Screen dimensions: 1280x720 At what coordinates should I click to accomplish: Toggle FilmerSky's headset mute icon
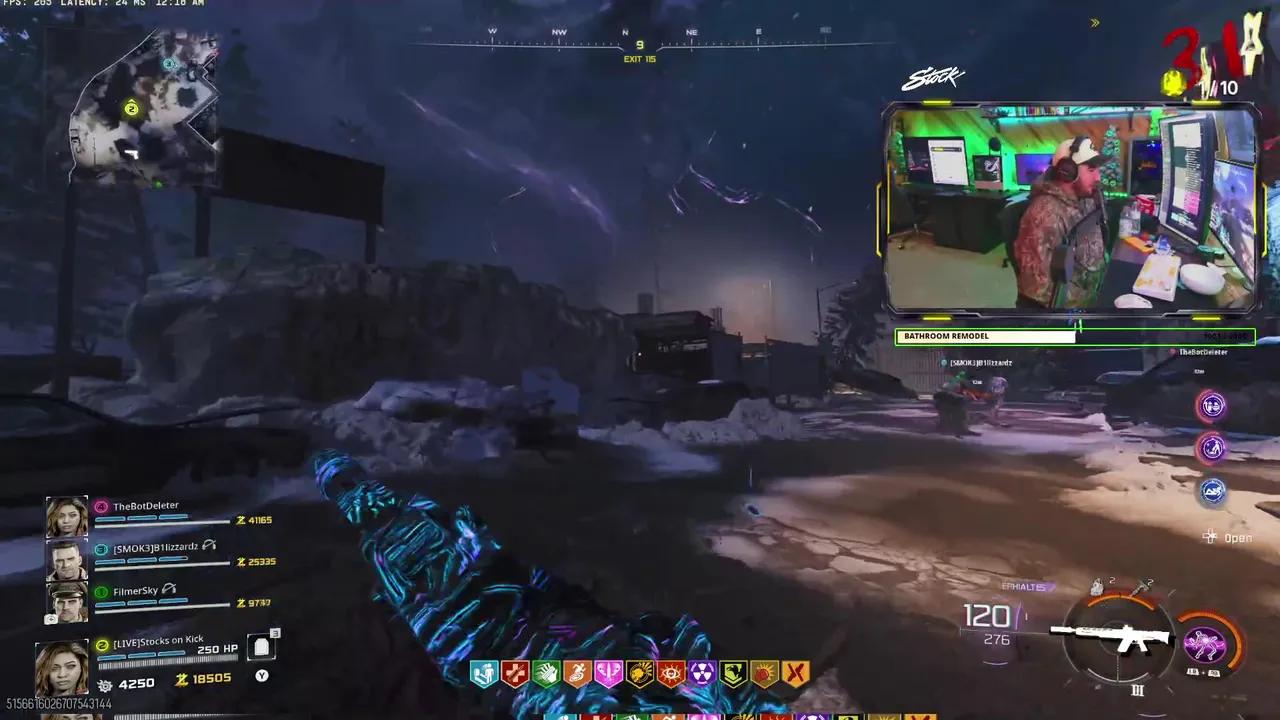(169, 589)
